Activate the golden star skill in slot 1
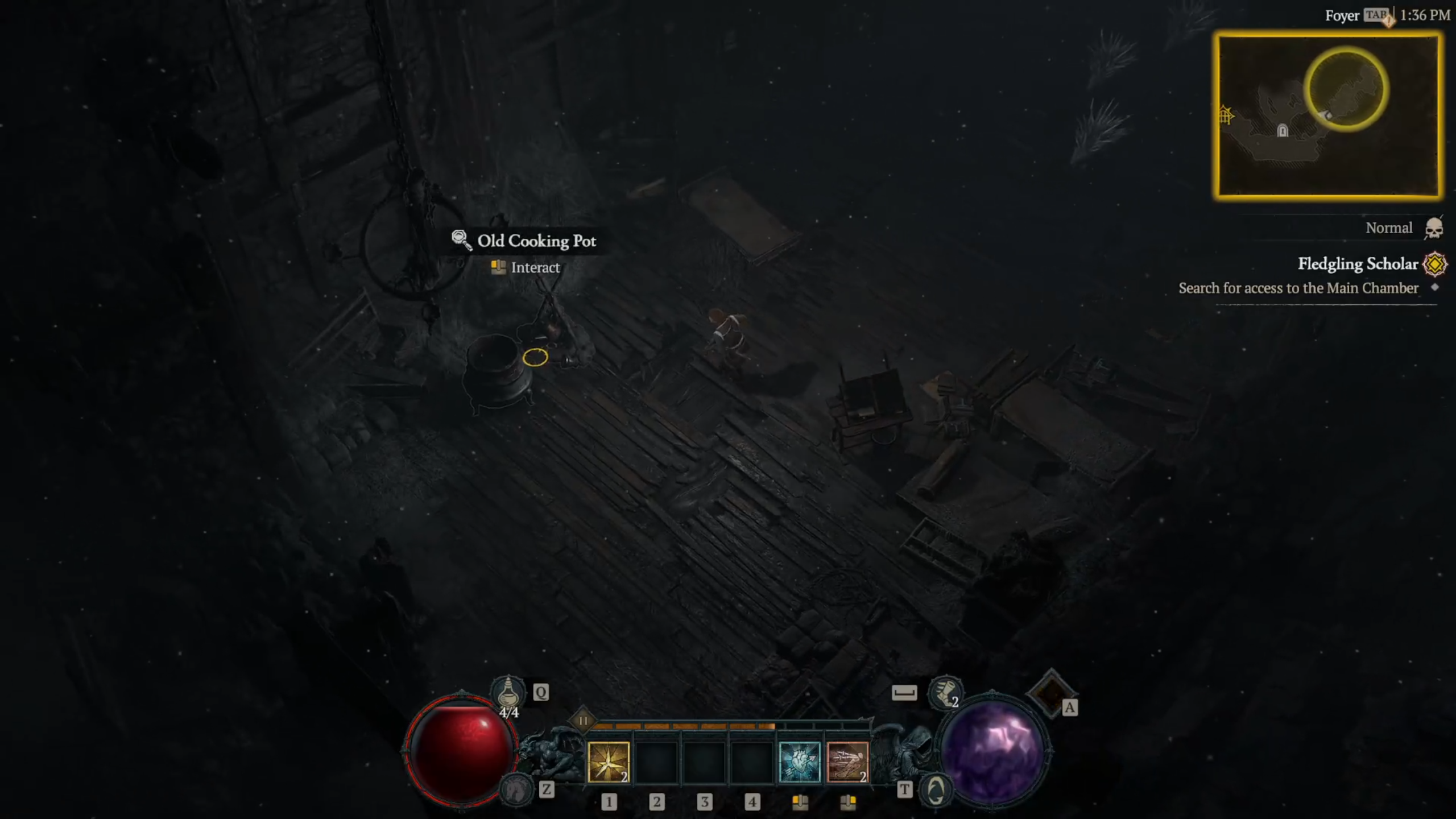 coord(608,762)
